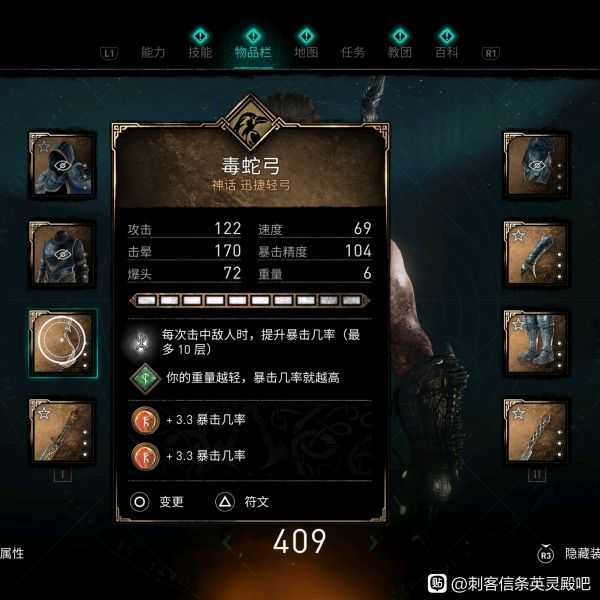The height and width of the screenshot is (600, 600).
Task: Pick the cloak slot with eye icon
Action: [537, 163]
